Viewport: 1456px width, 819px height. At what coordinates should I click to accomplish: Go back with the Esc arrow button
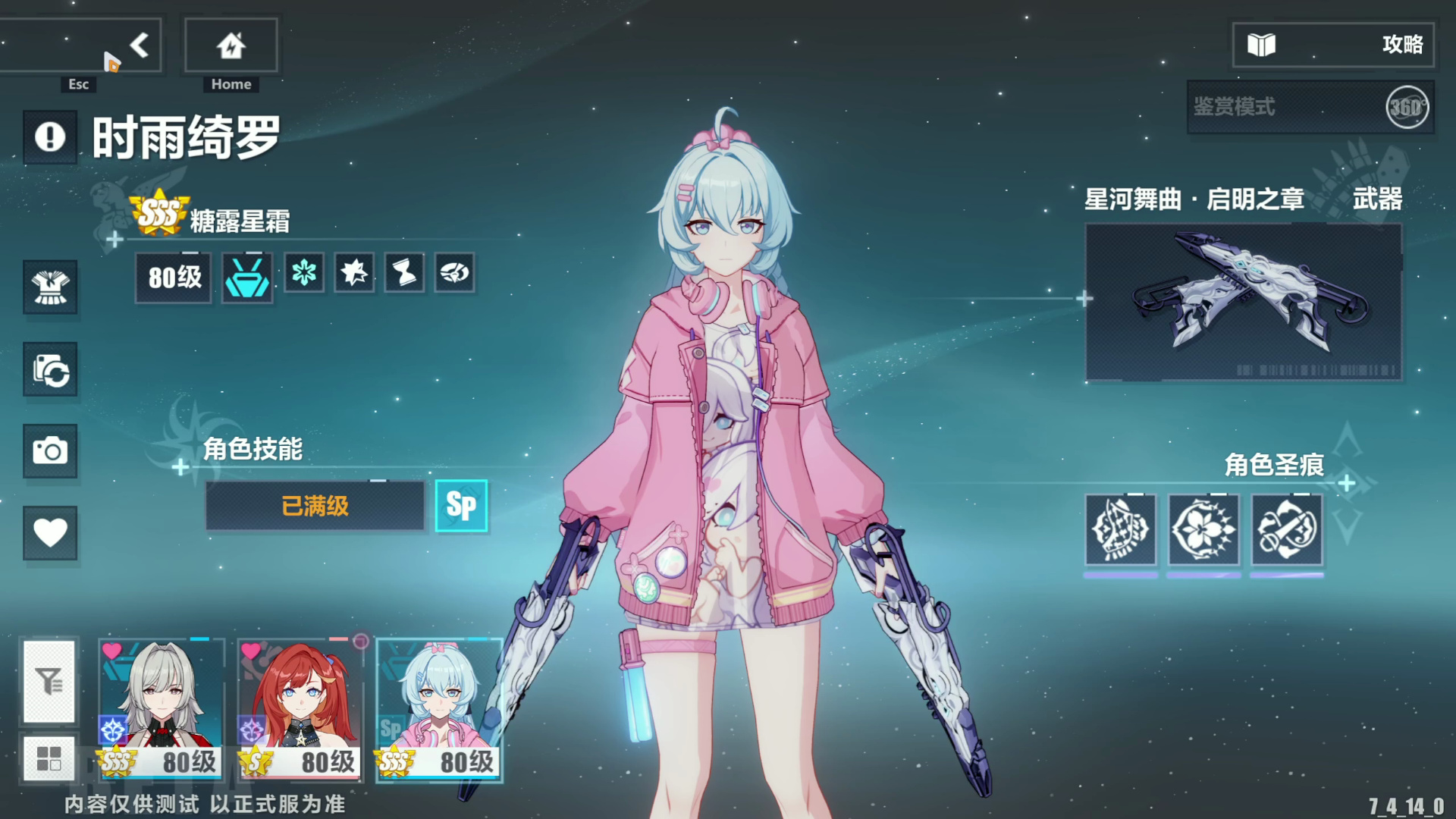tap(138, 46)
